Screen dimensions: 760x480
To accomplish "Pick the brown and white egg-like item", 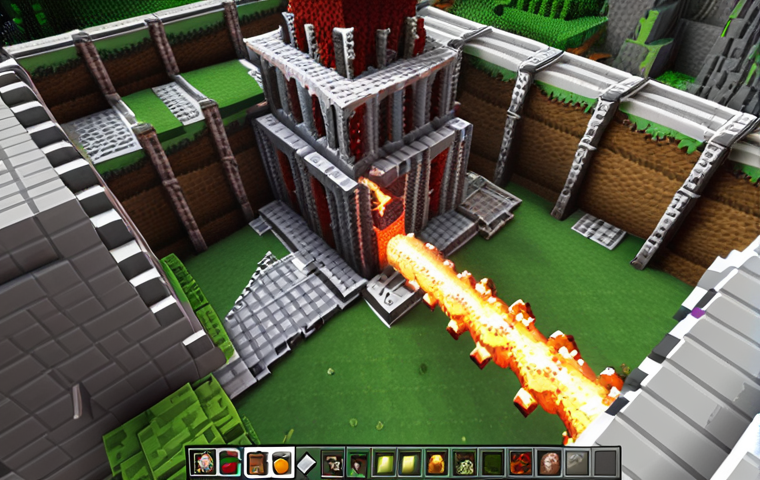I will click(547, 463).
